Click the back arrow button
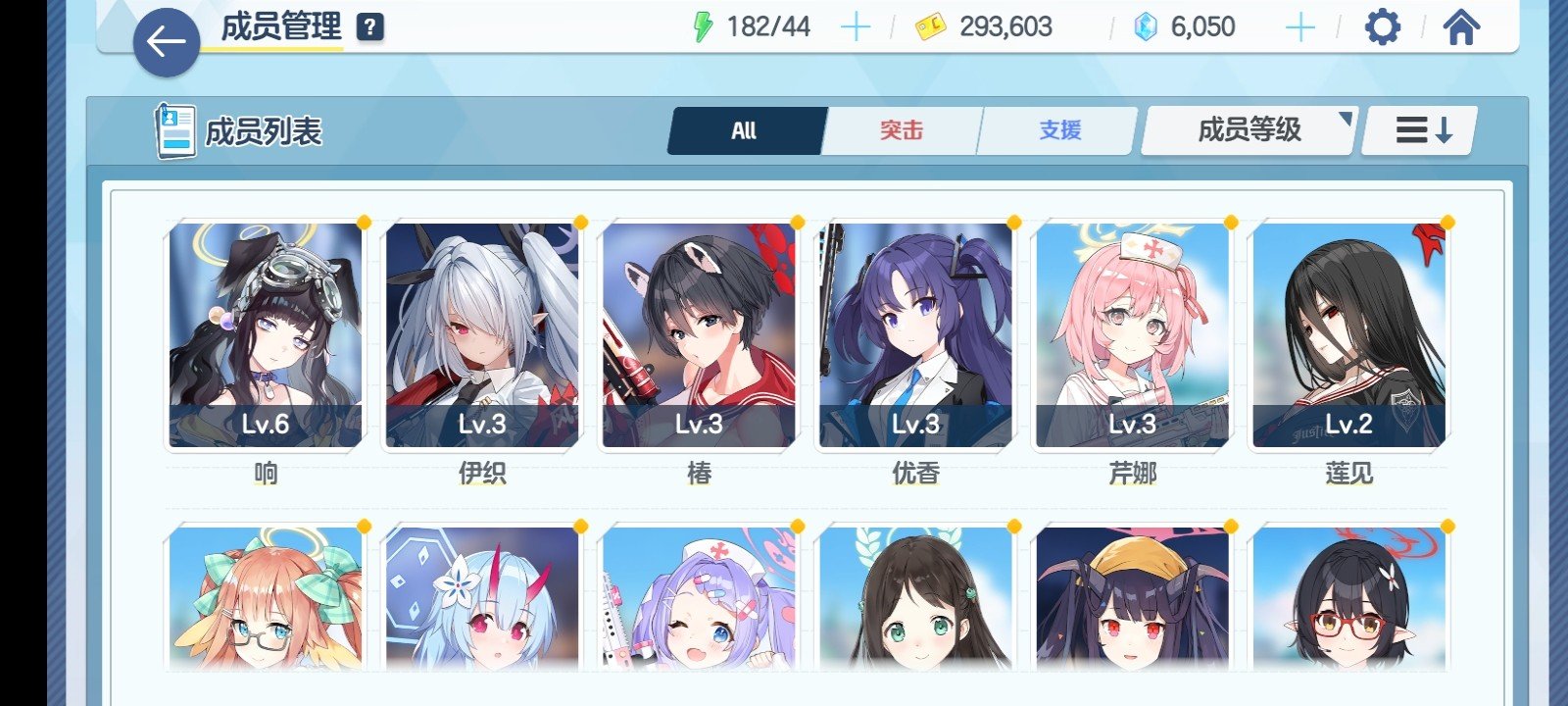 click(x=168, y=42)
